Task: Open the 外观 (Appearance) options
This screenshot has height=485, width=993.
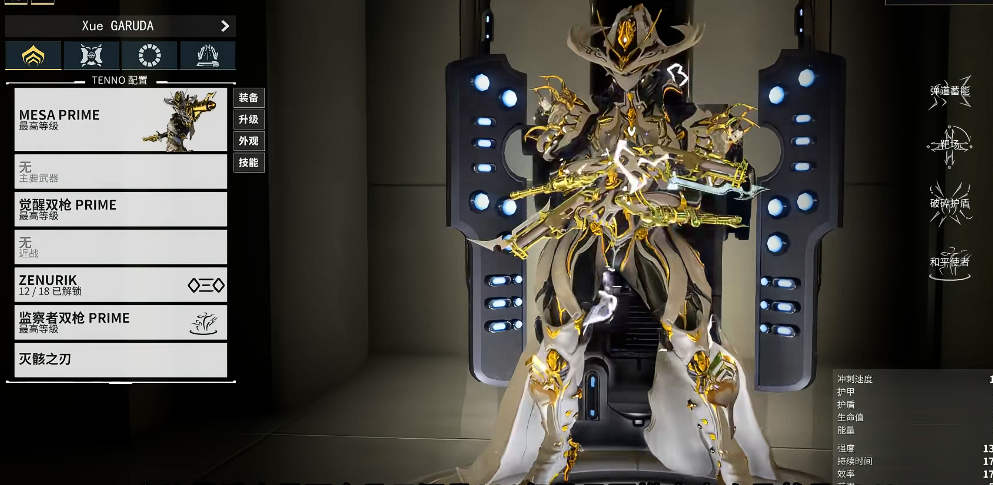Action: click(x=248, y=141)
